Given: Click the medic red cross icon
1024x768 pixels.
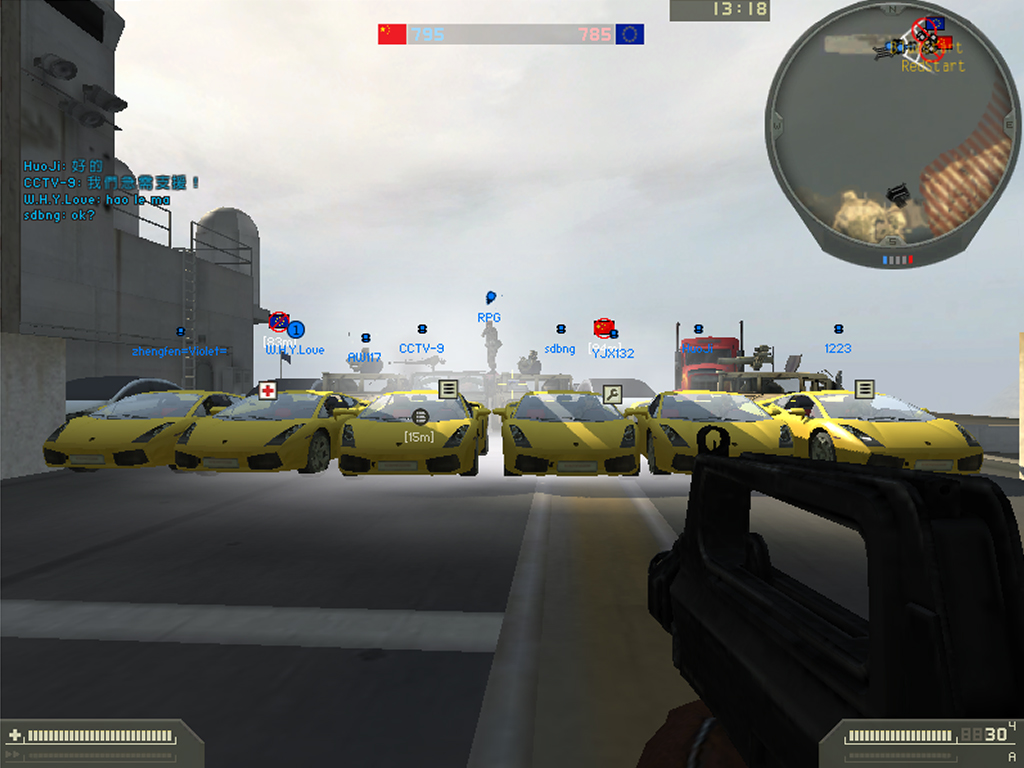Looking at the screenshot, I should click(267, 390).
